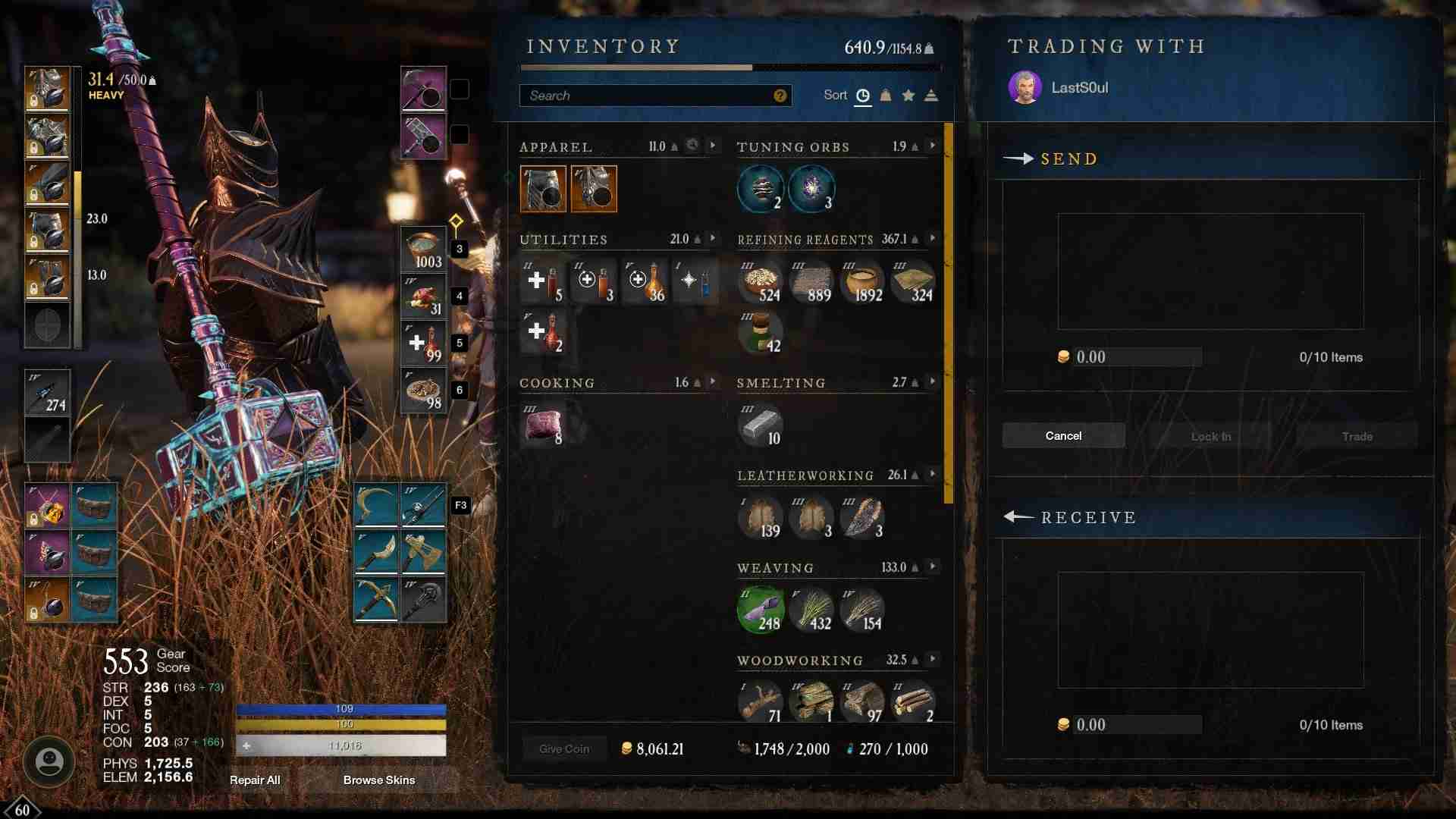The height and width of the screenshot is (819, 1456).
Task: Equip the highlighted pants in Apparel
Action: coord(544,188)
